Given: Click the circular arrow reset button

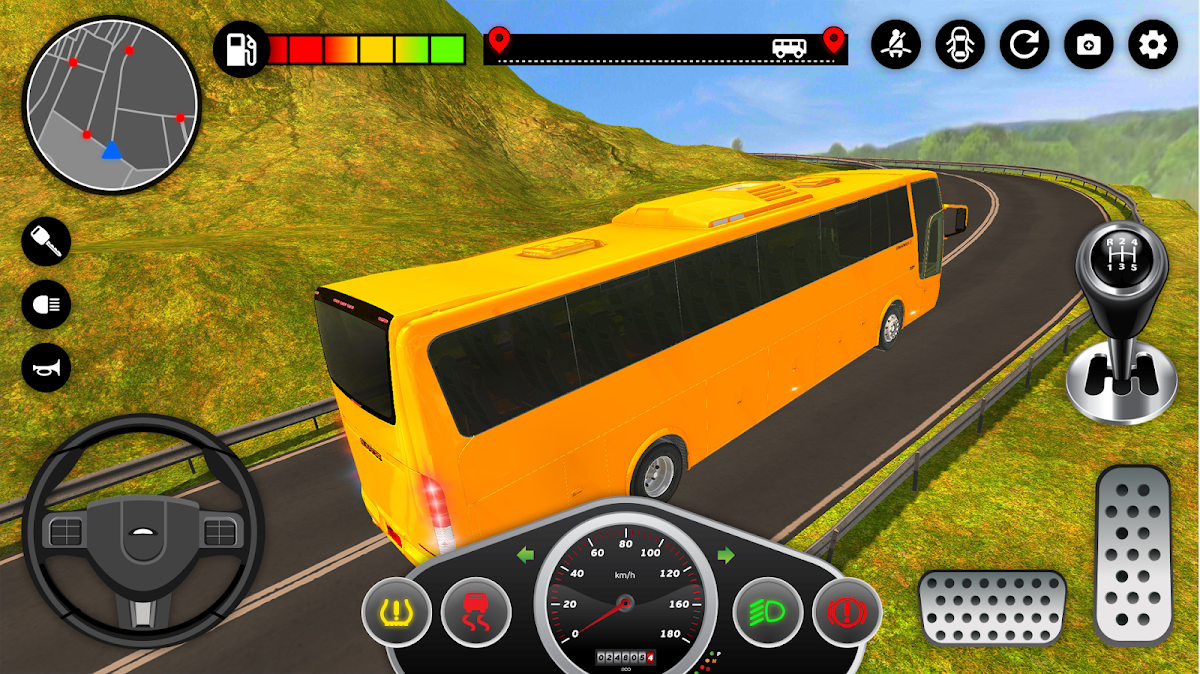Looking at the screenshot, I should [x=1025, y=45].
